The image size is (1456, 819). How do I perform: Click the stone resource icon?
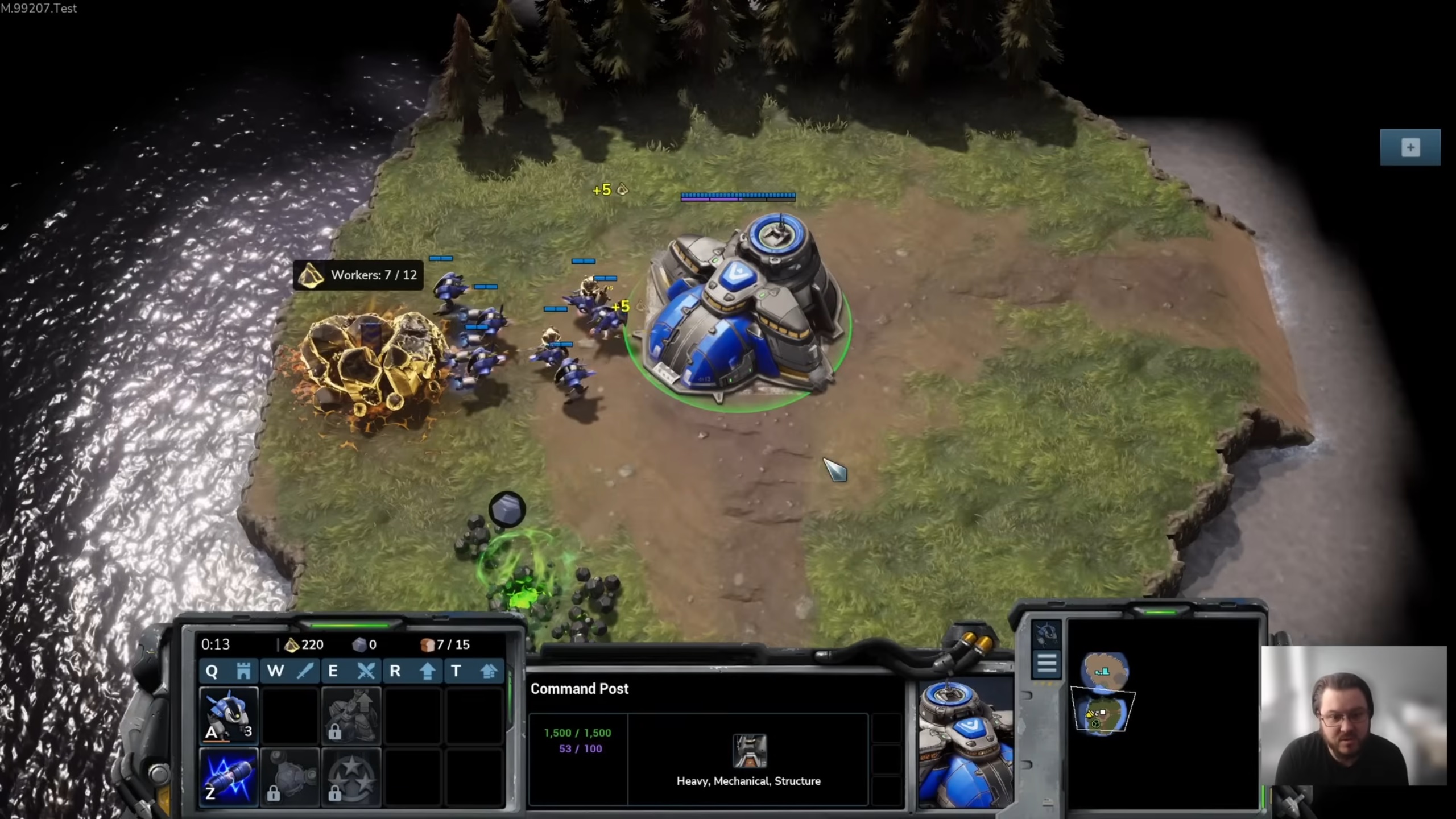coord(360,644)
